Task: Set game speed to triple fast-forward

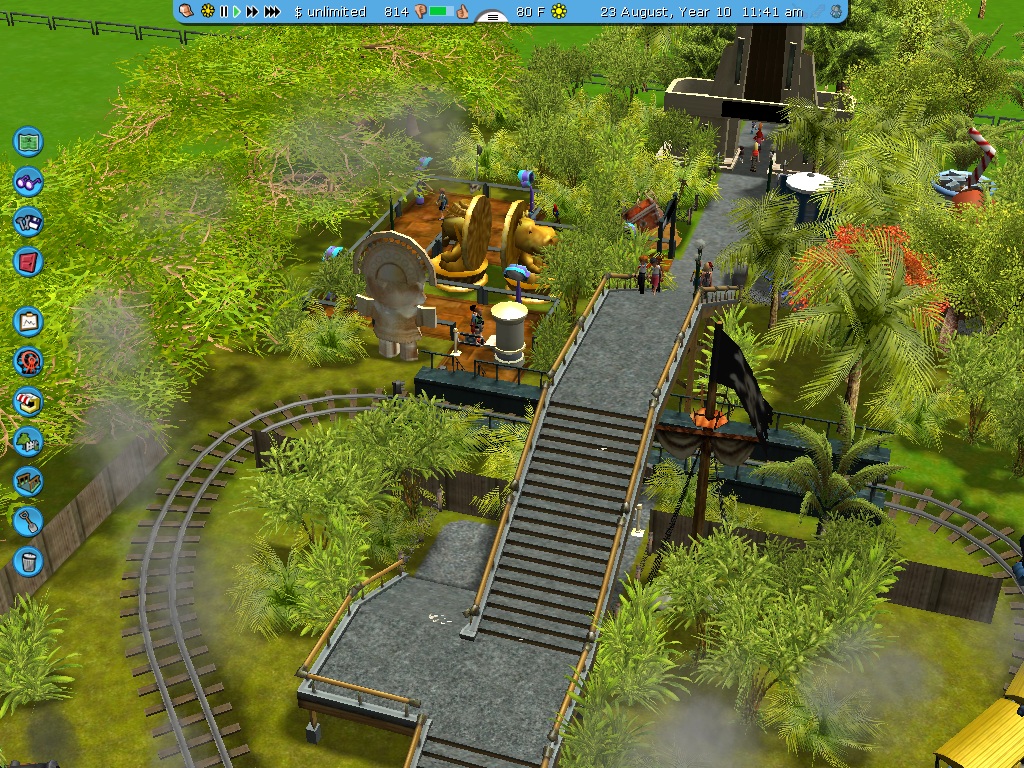Action: (x=272, y=11)
